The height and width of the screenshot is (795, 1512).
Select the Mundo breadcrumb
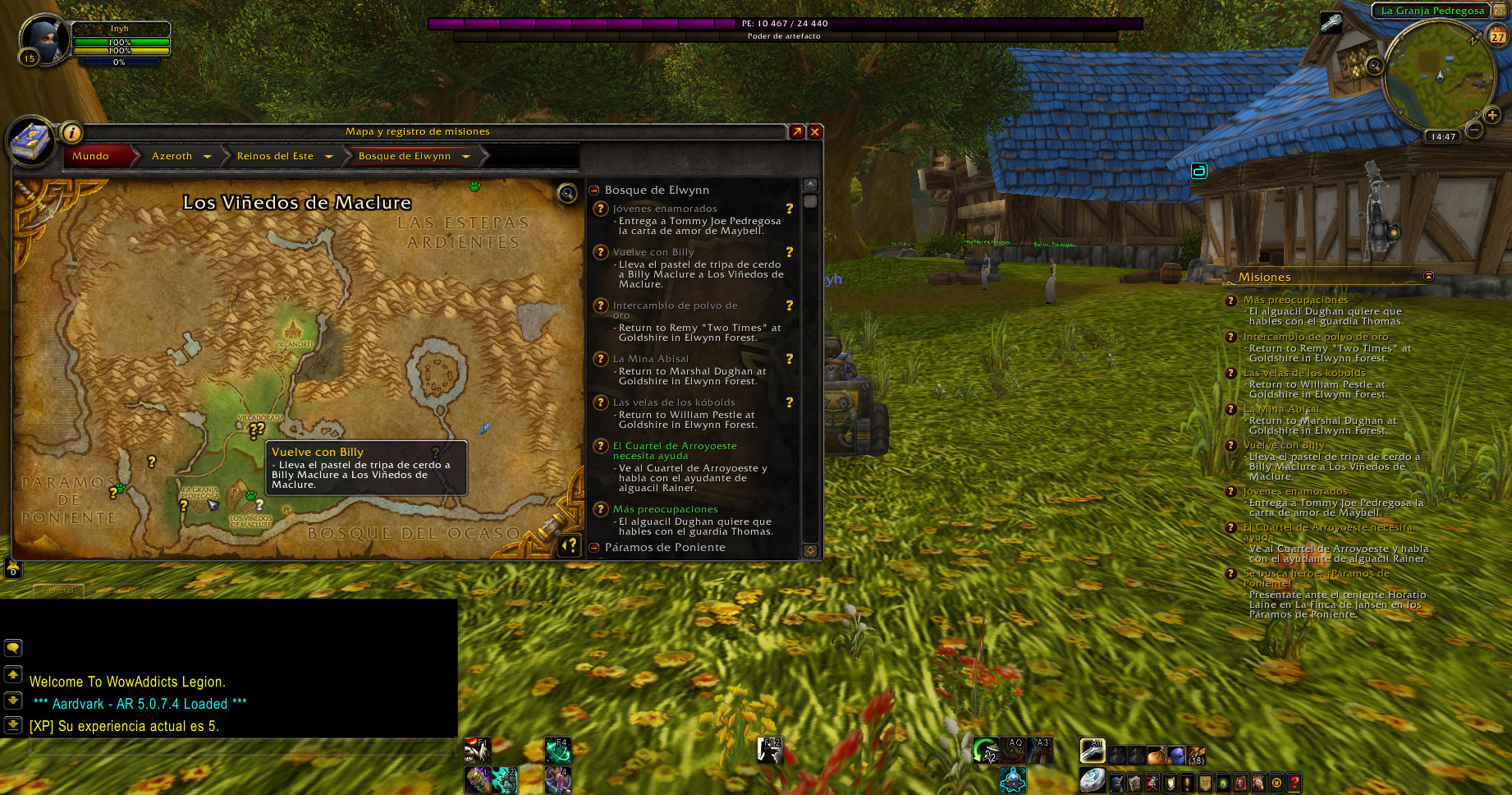click(x=91, y=156)
